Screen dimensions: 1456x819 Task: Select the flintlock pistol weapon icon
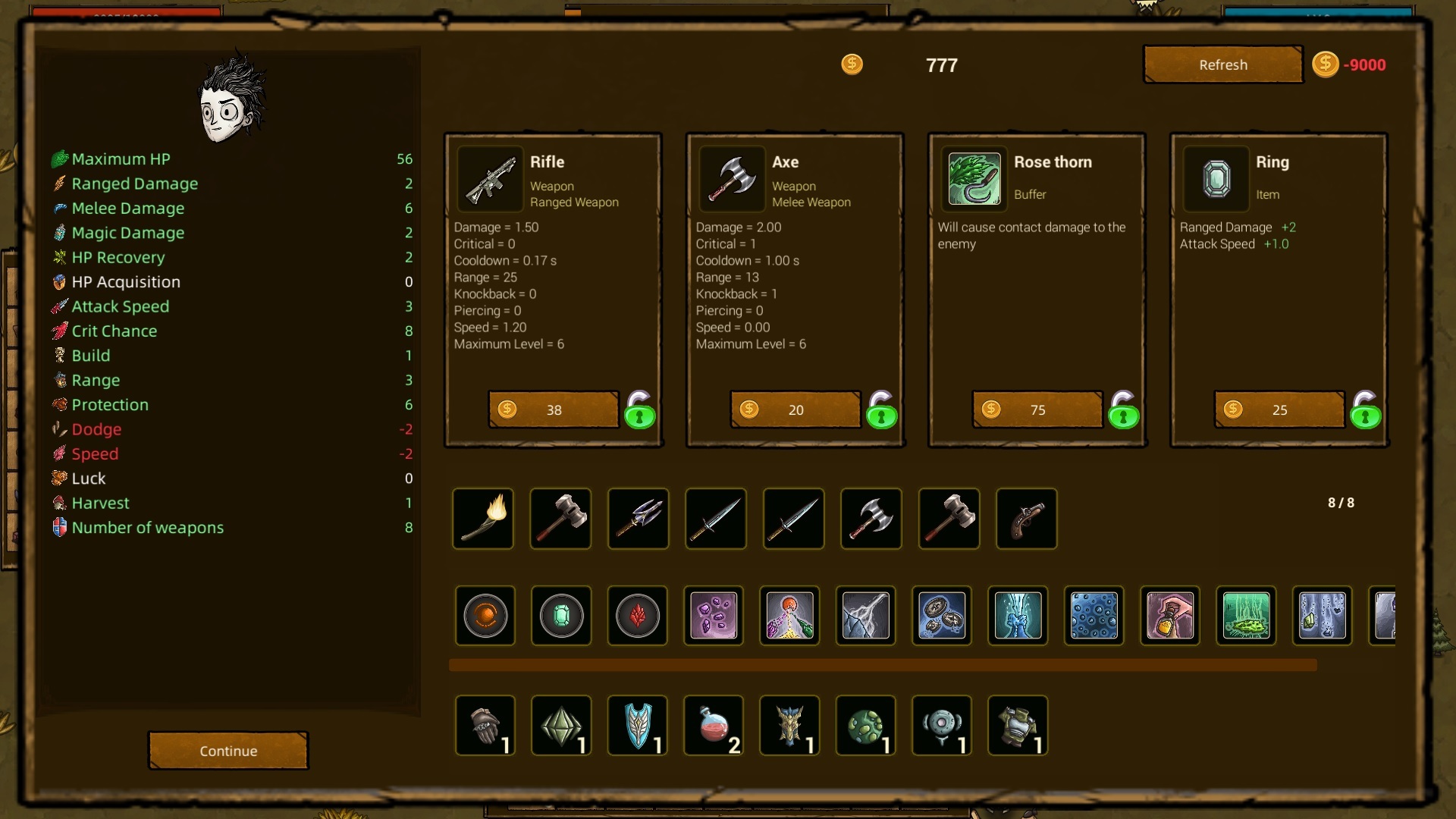[x=1026, y=519]
